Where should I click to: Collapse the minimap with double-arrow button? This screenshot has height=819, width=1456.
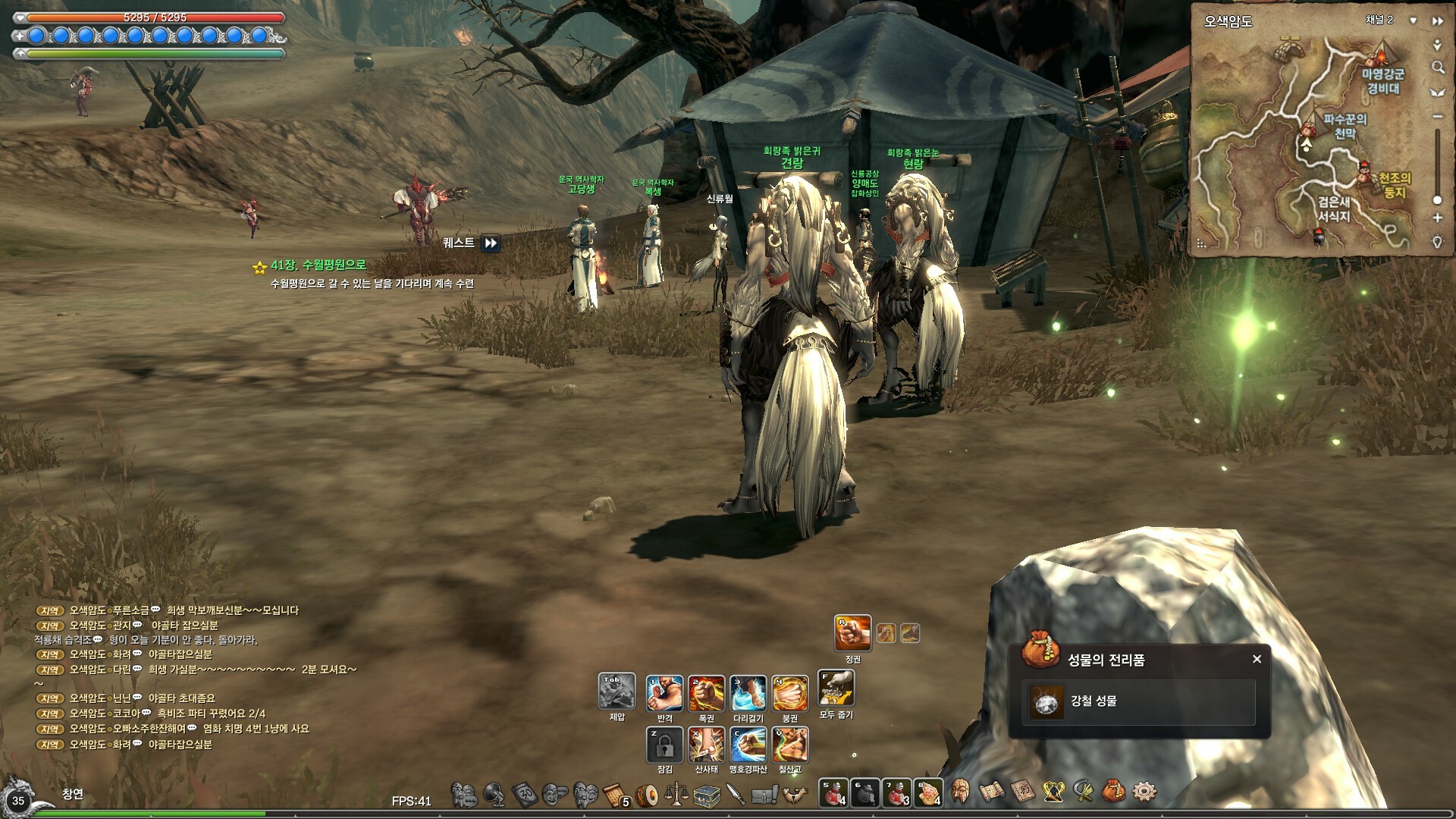pos(1437,21)
